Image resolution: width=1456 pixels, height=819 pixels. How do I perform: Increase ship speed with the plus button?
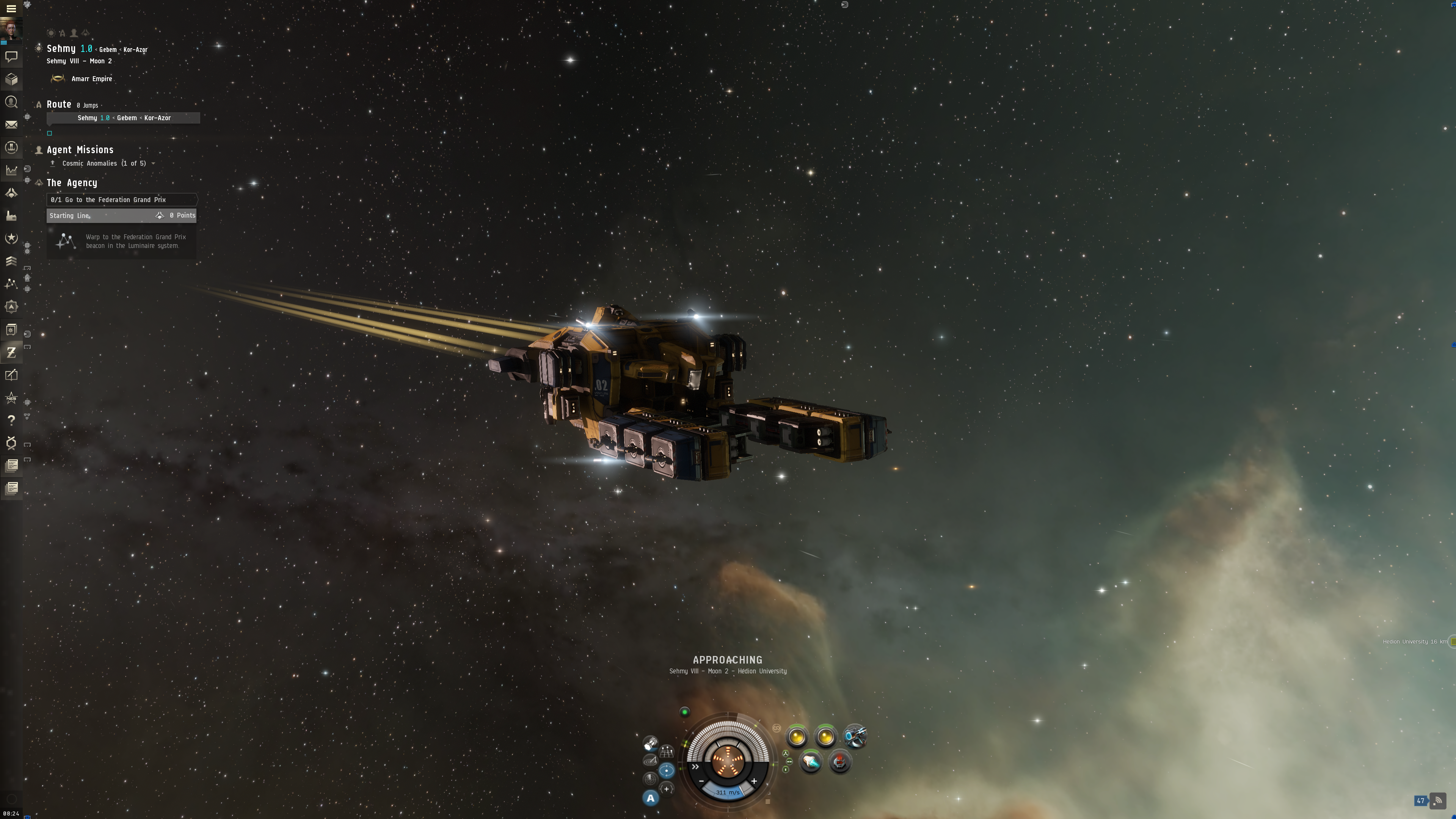754,781
